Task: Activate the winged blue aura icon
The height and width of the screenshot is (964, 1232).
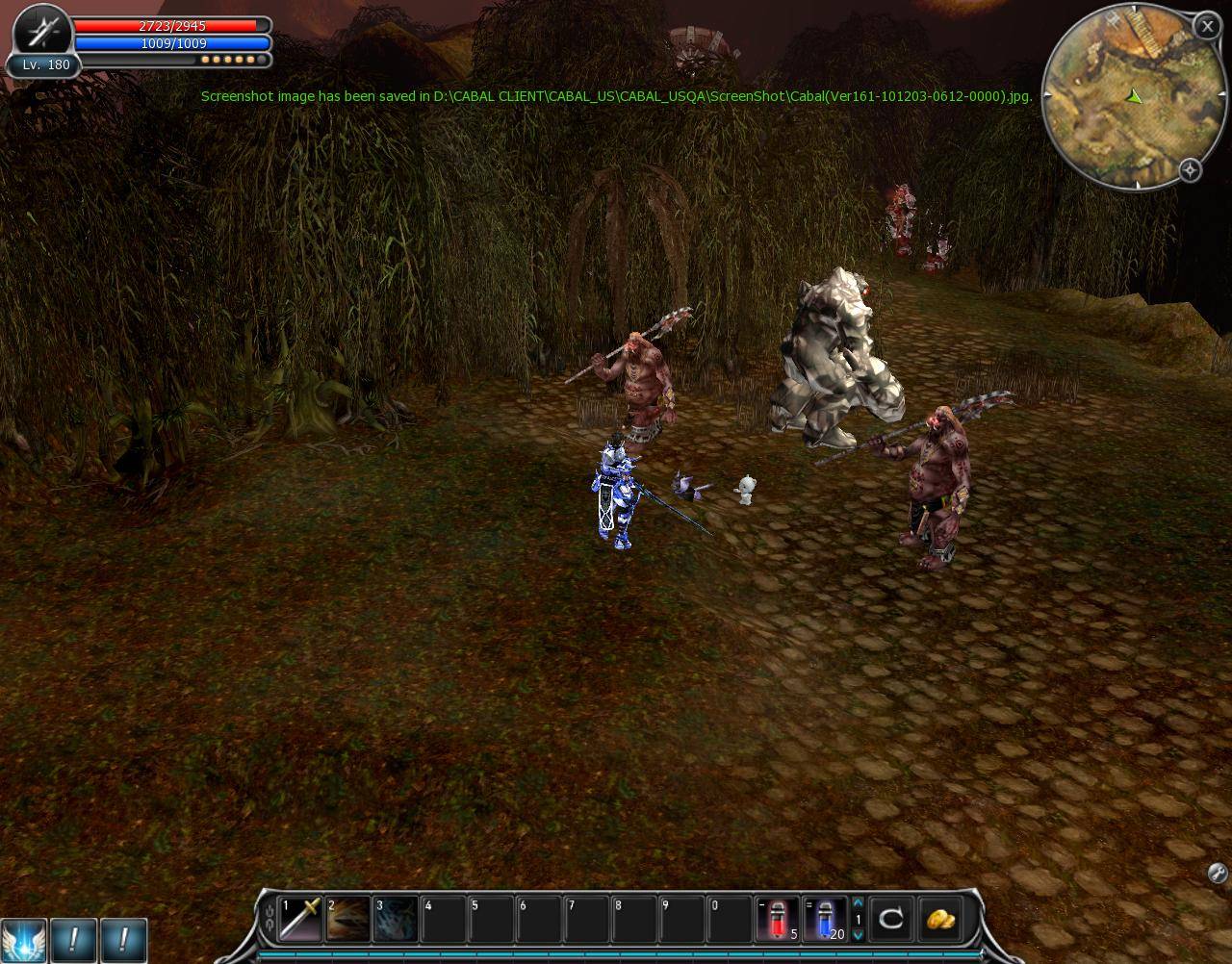Action: tap(22, 940)
